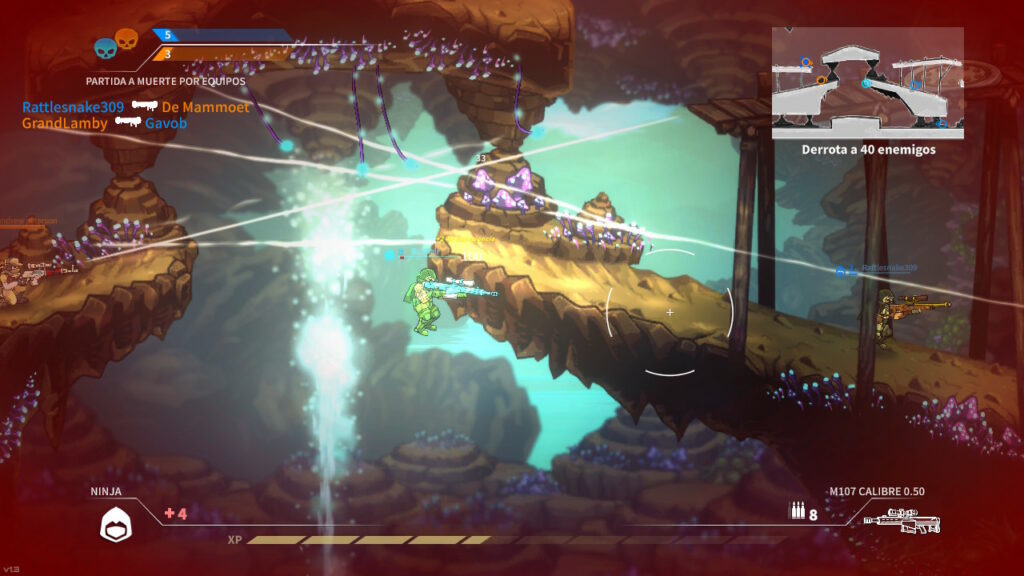The width and height of the screenshot is (1024, 576).
Task: Click De Mammoet's name in kill feed
Action: coord(205,107)
